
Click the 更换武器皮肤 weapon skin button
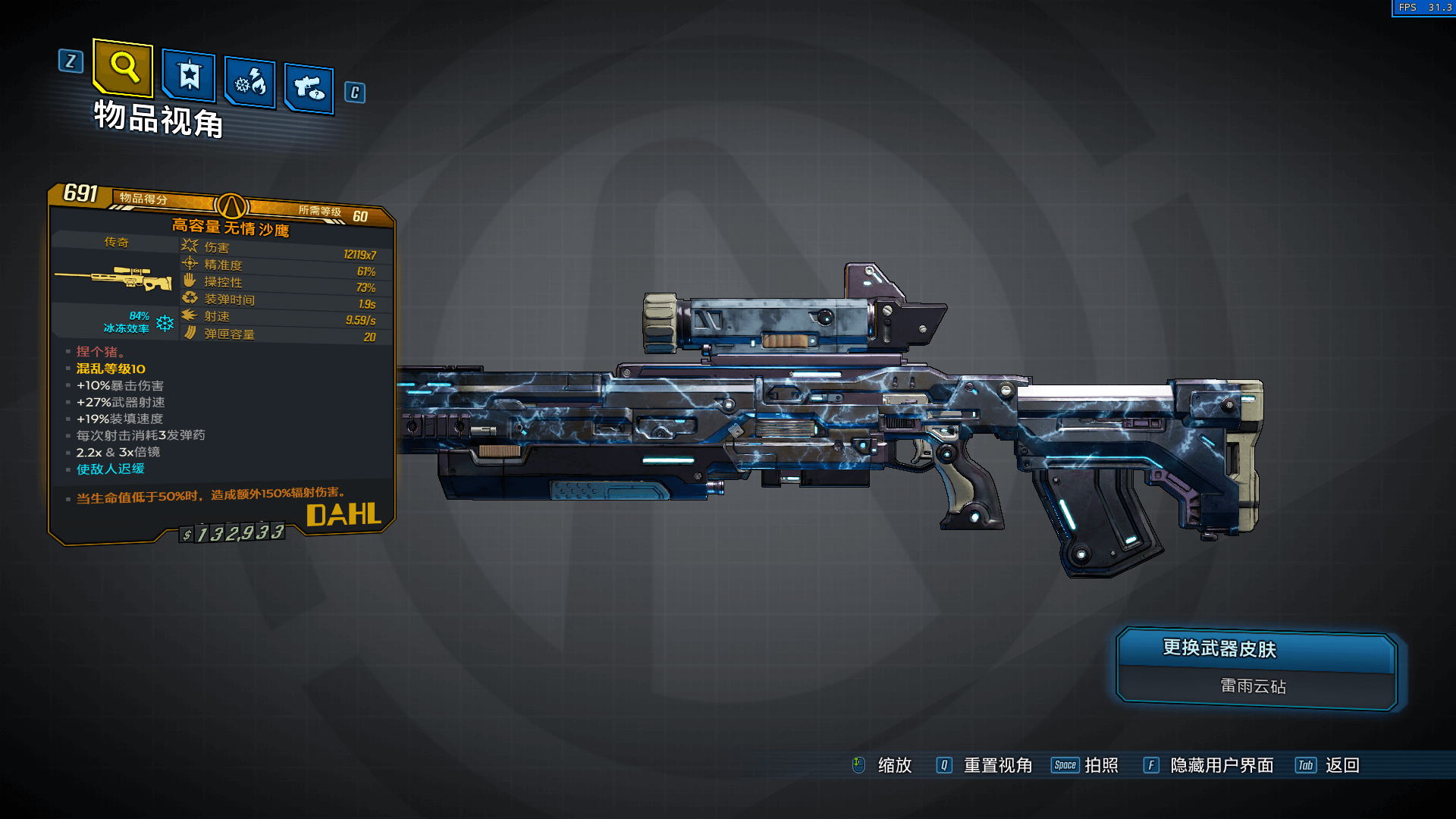[x=1256, y=650]
